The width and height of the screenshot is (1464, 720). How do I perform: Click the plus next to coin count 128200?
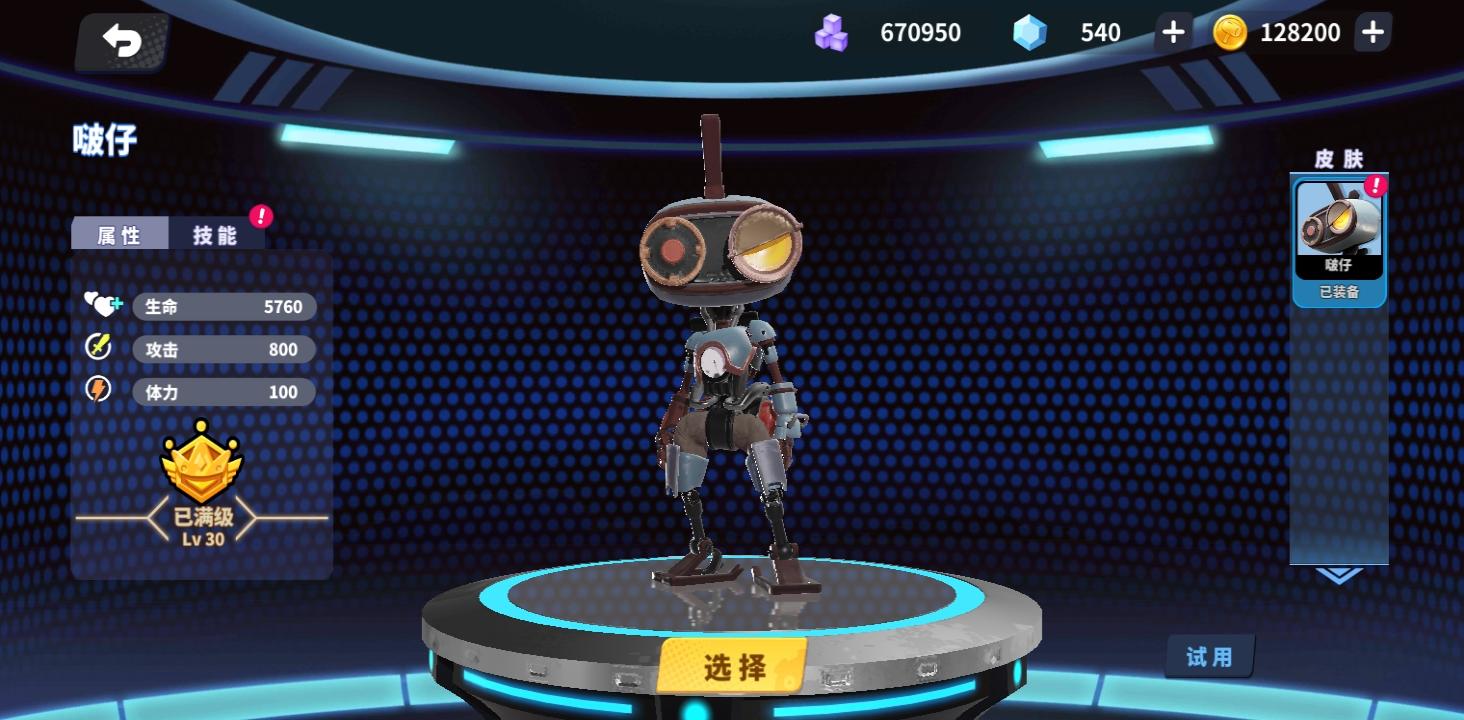(x=1372, y=32)
